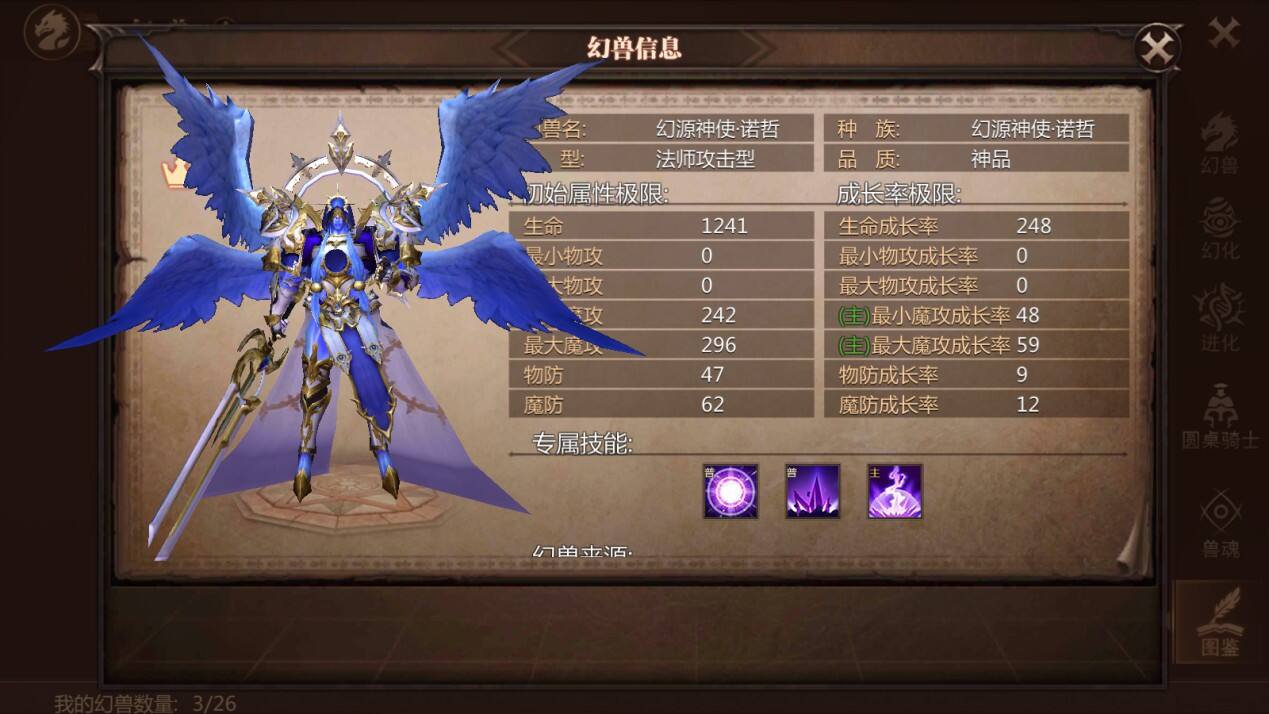View the glowing purple orb skill
The width and height of the screenshot is (1269, 714).
point(730,491)
